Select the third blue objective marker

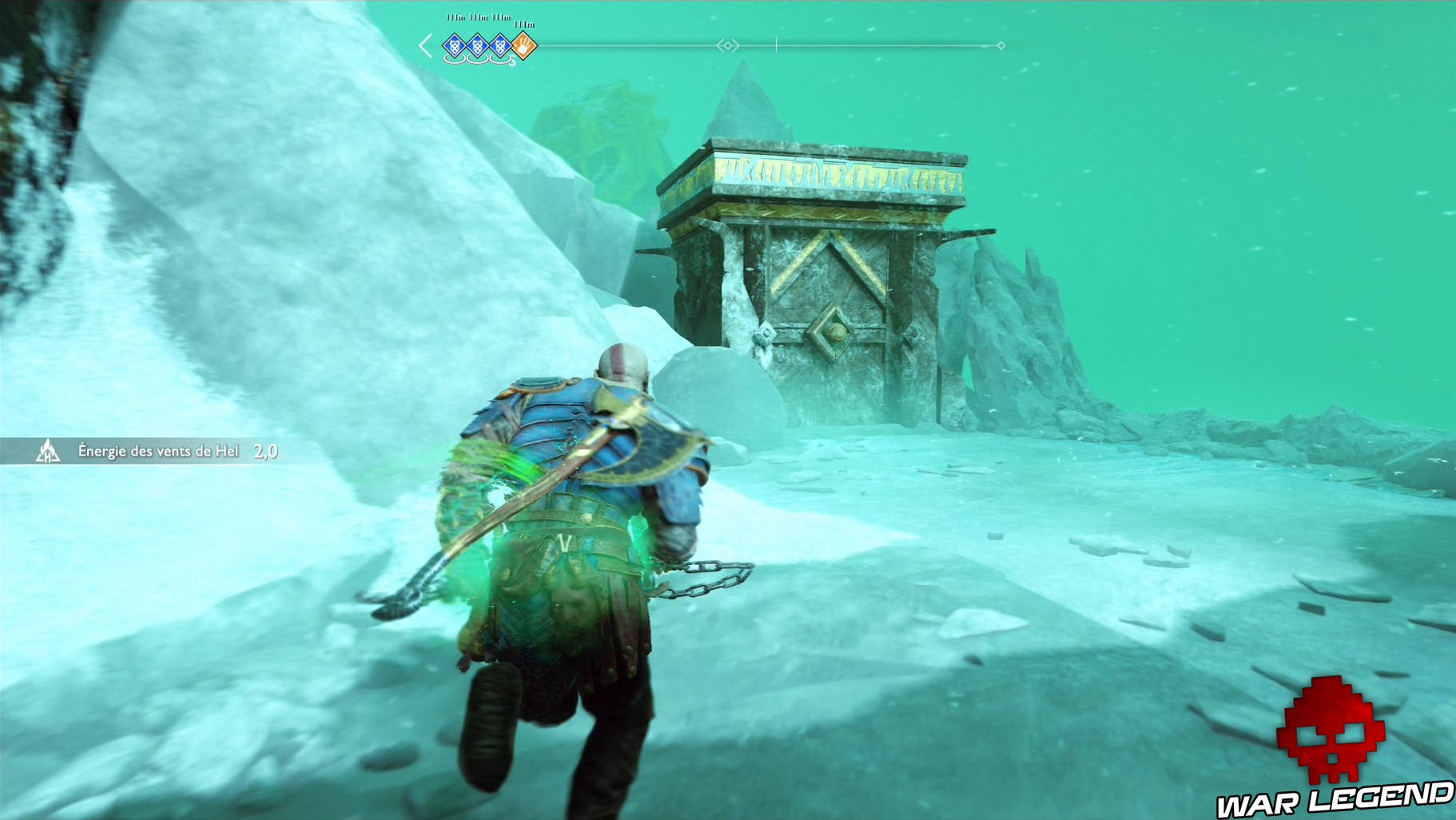coord(500,46)
